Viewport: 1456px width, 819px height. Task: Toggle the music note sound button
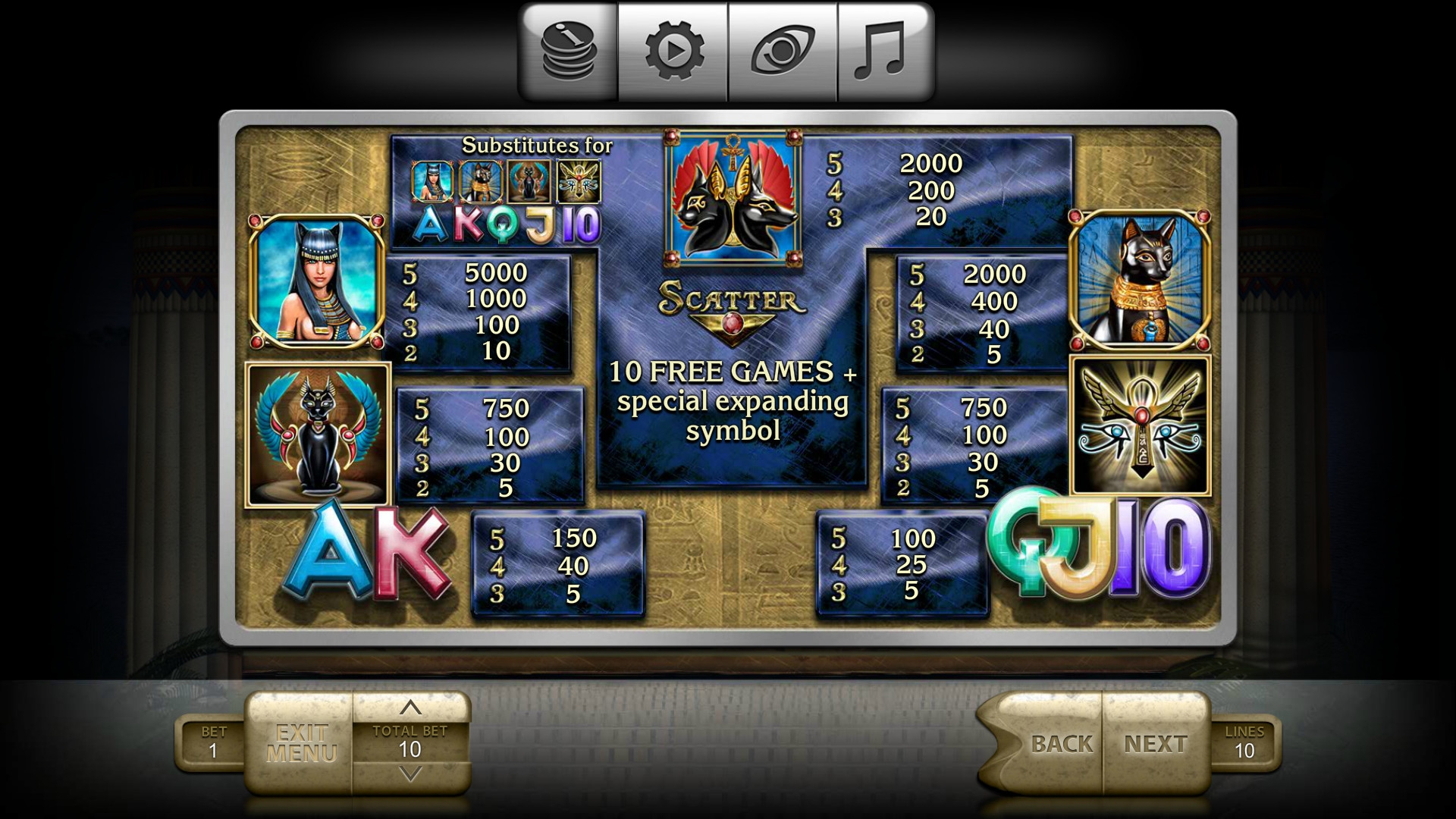(x=880, y=52)
